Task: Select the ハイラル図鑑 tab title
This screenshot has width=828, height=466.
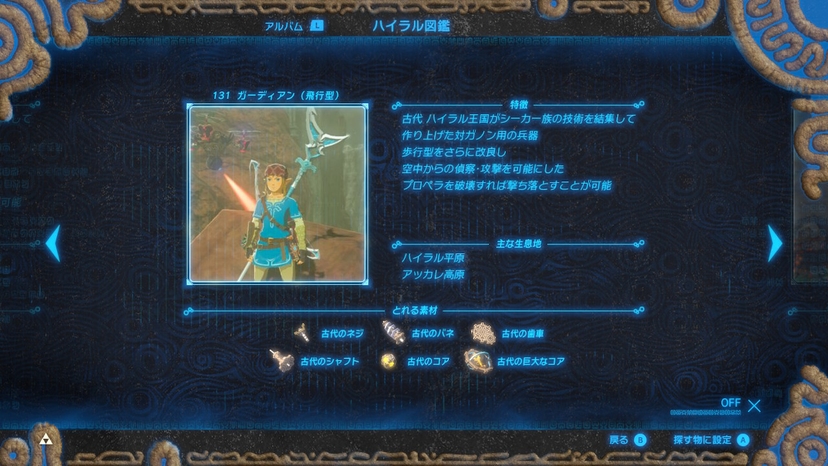Action: tap(410, 25)
